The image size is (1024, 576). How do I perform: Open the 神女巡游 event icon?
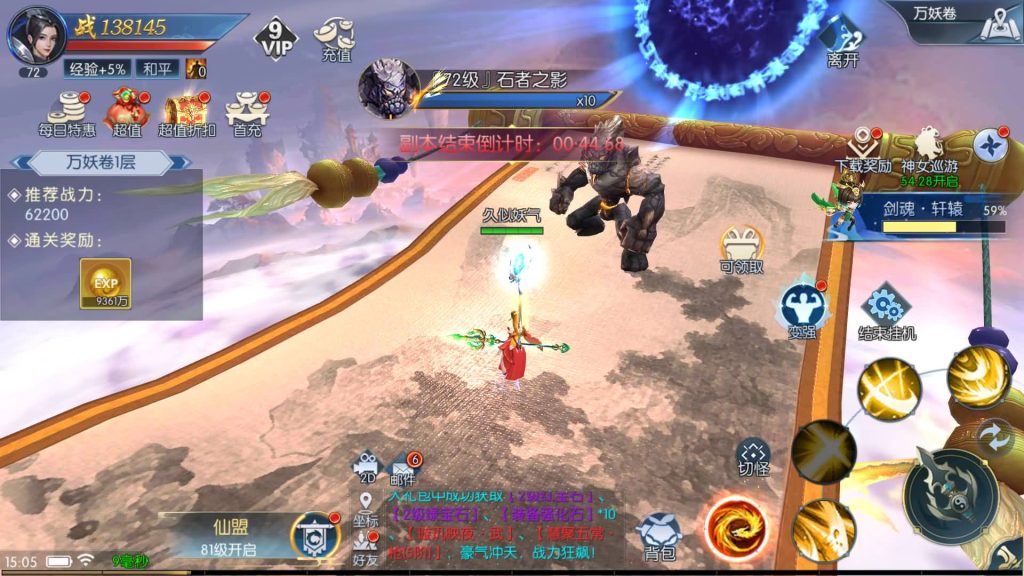point(929,150)
